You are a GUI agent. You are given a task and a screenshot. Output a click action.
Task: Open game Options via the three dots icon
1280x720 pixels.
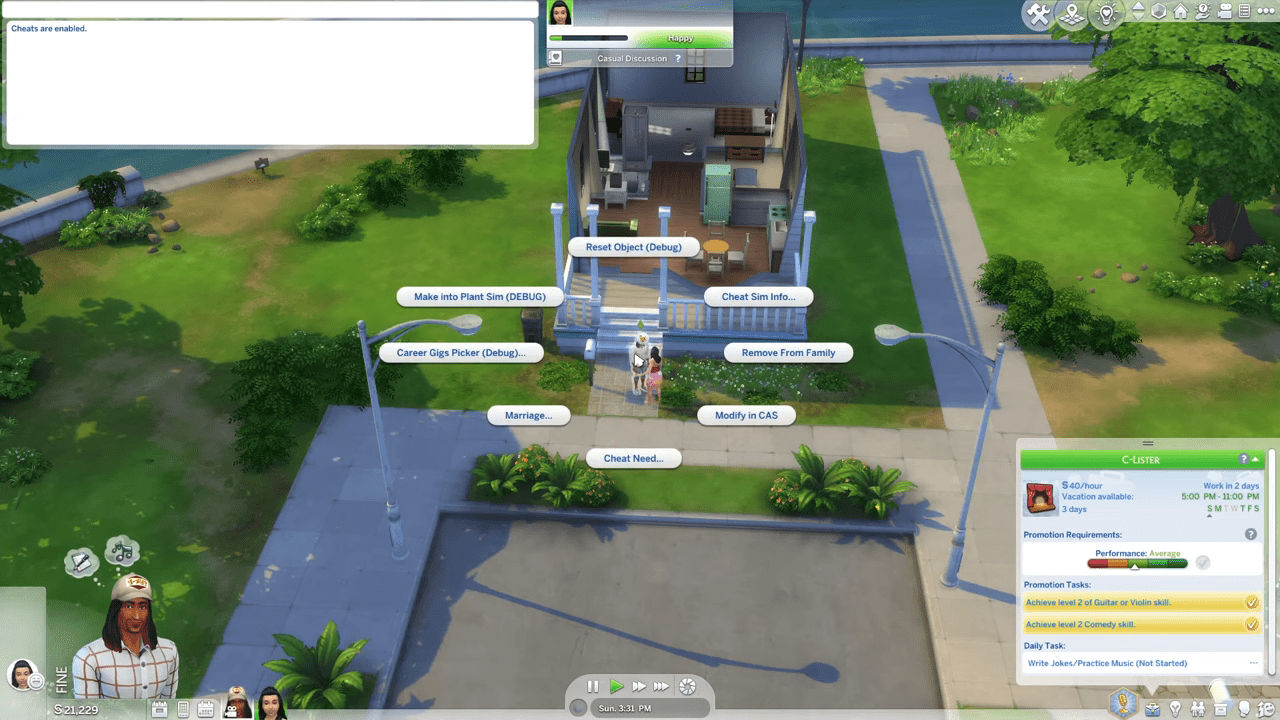coord(1266,13)
